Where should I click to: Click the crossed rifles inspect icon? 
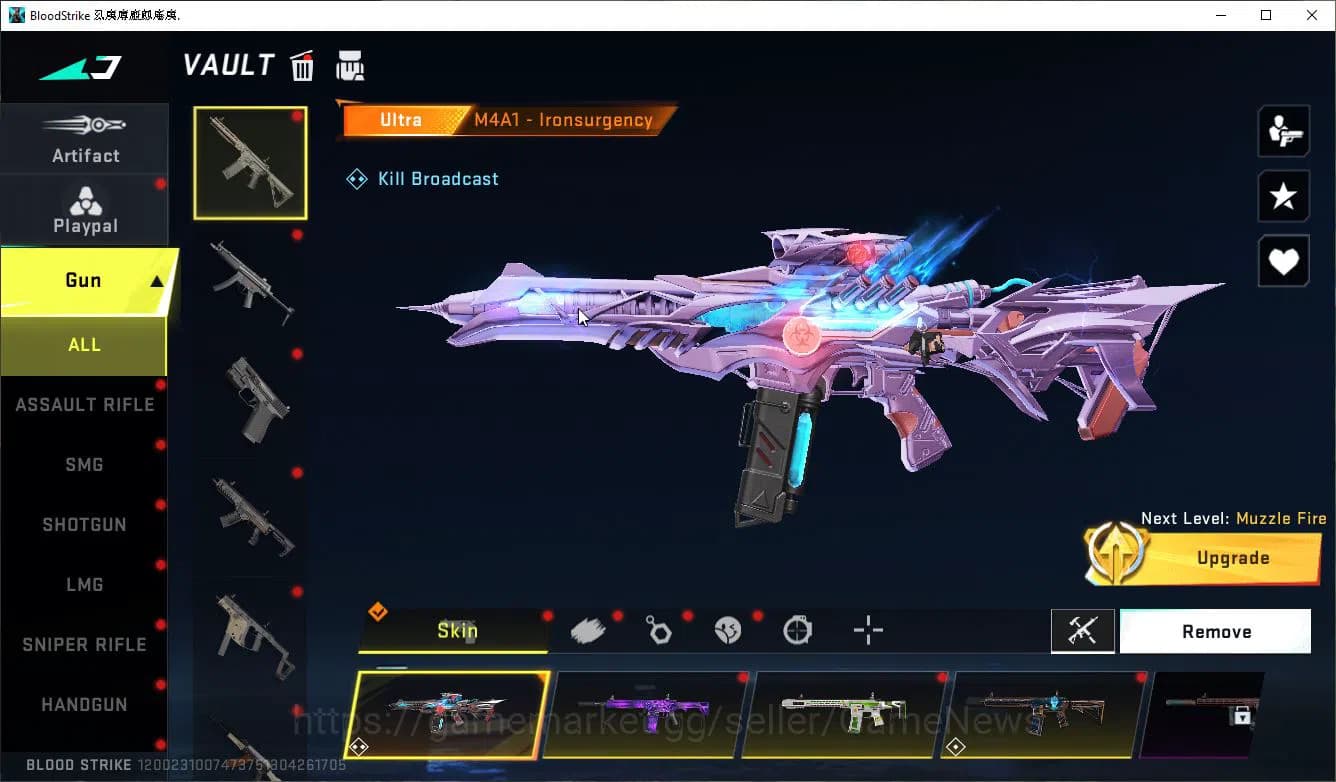[1083, 631]
